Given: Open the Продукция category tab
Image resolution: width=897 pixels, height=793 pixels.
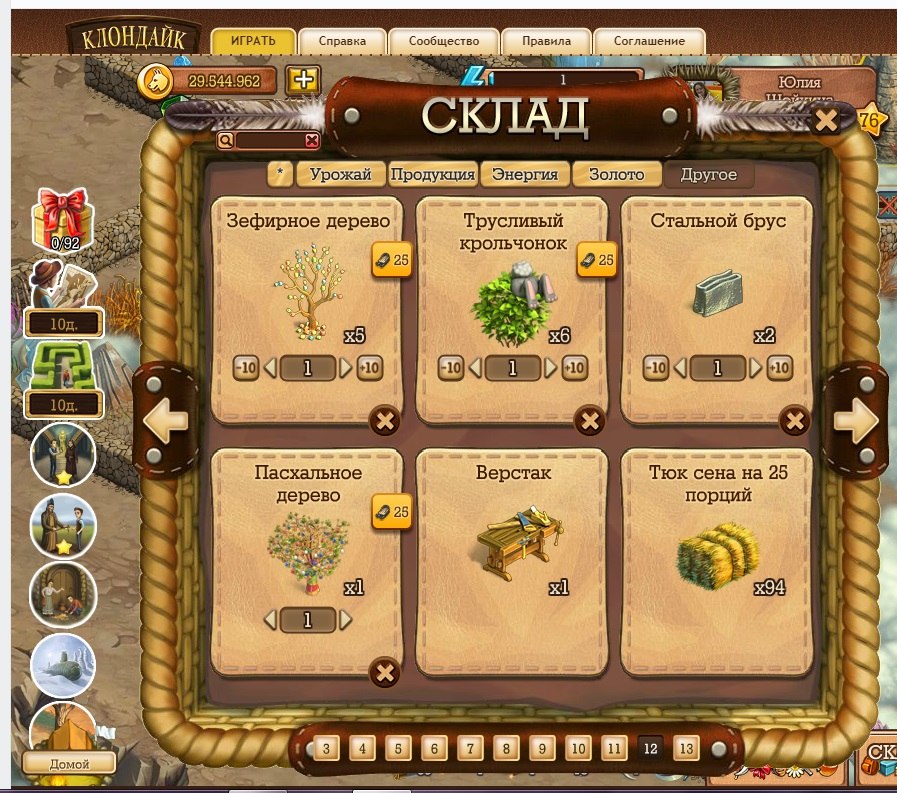Looking at the screenshot, I should pyautogui.click(x=432, y=174).
